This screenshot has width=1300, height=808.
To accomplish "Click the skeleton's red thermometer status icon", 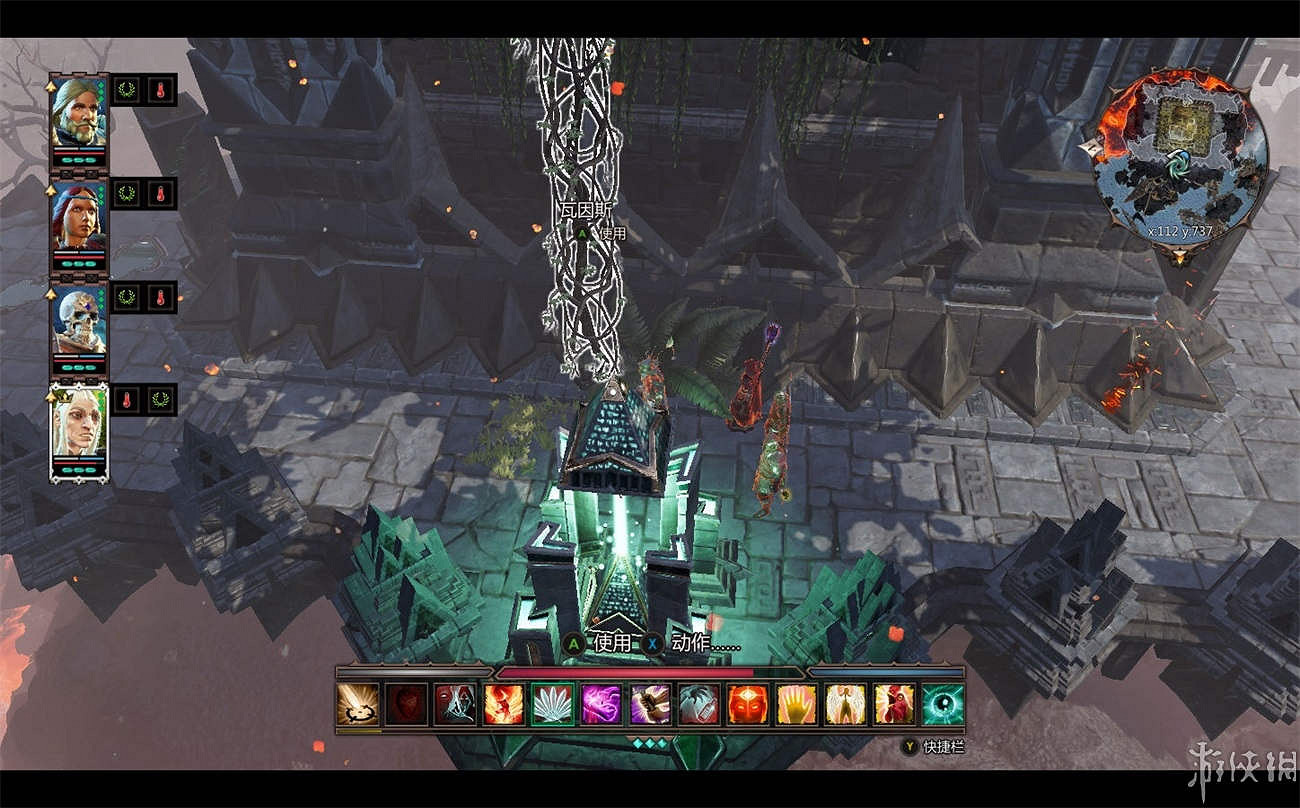I will [160, 297].
